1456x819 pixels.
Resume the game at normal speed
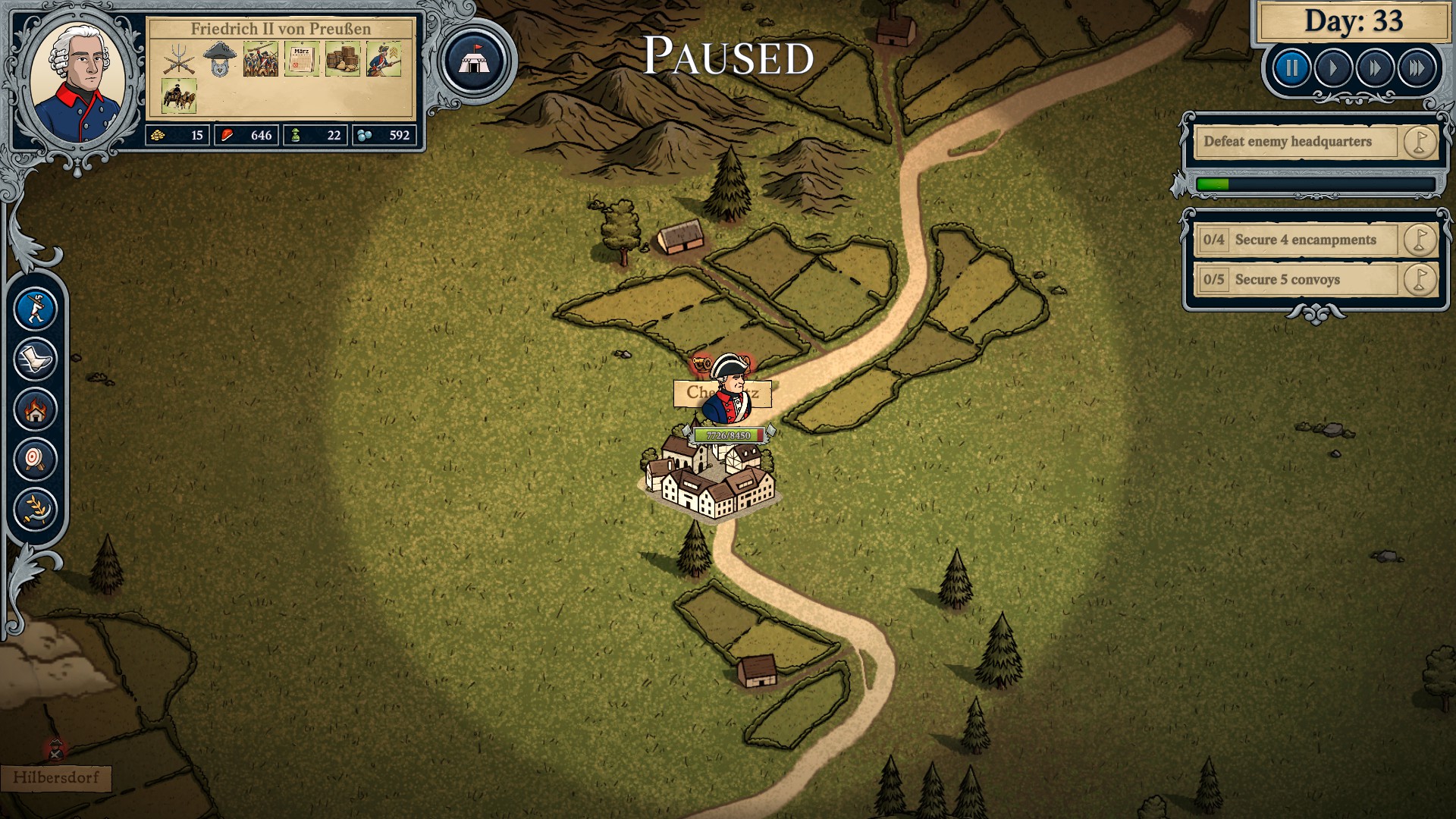tap(1333, 69)
